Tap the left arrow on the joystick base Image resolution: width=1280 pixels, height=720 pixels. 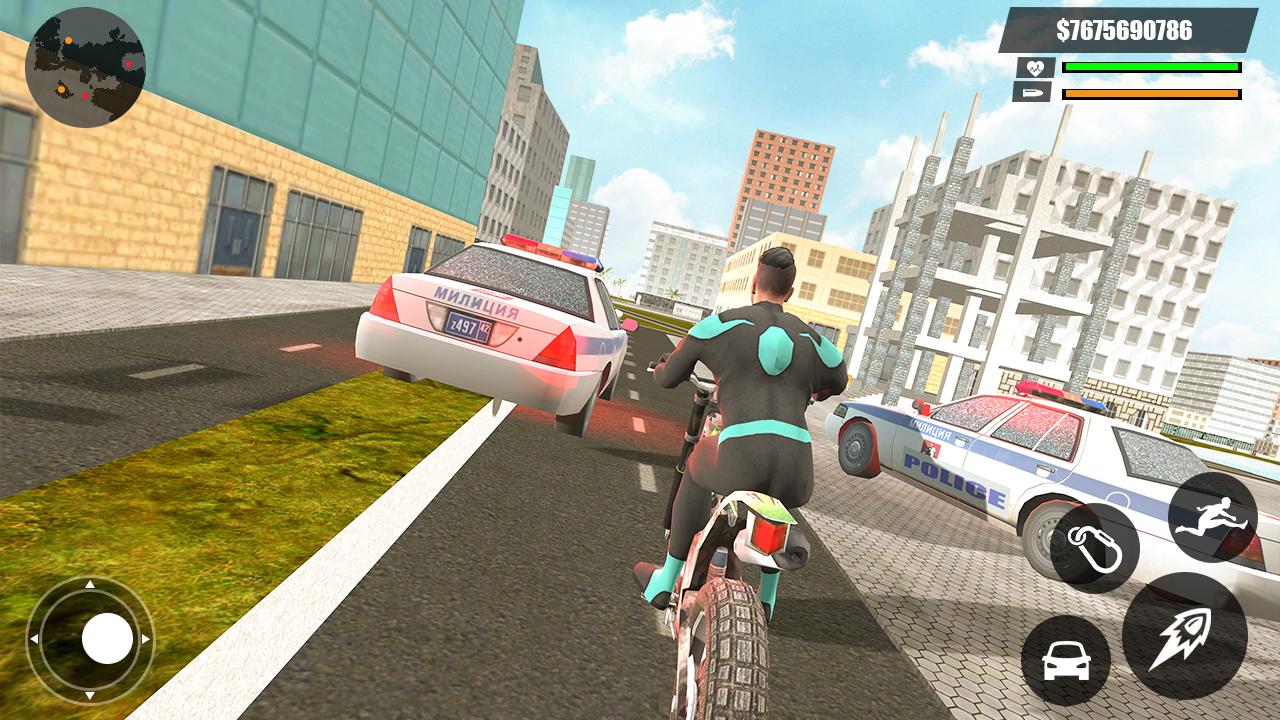[35, 638]
